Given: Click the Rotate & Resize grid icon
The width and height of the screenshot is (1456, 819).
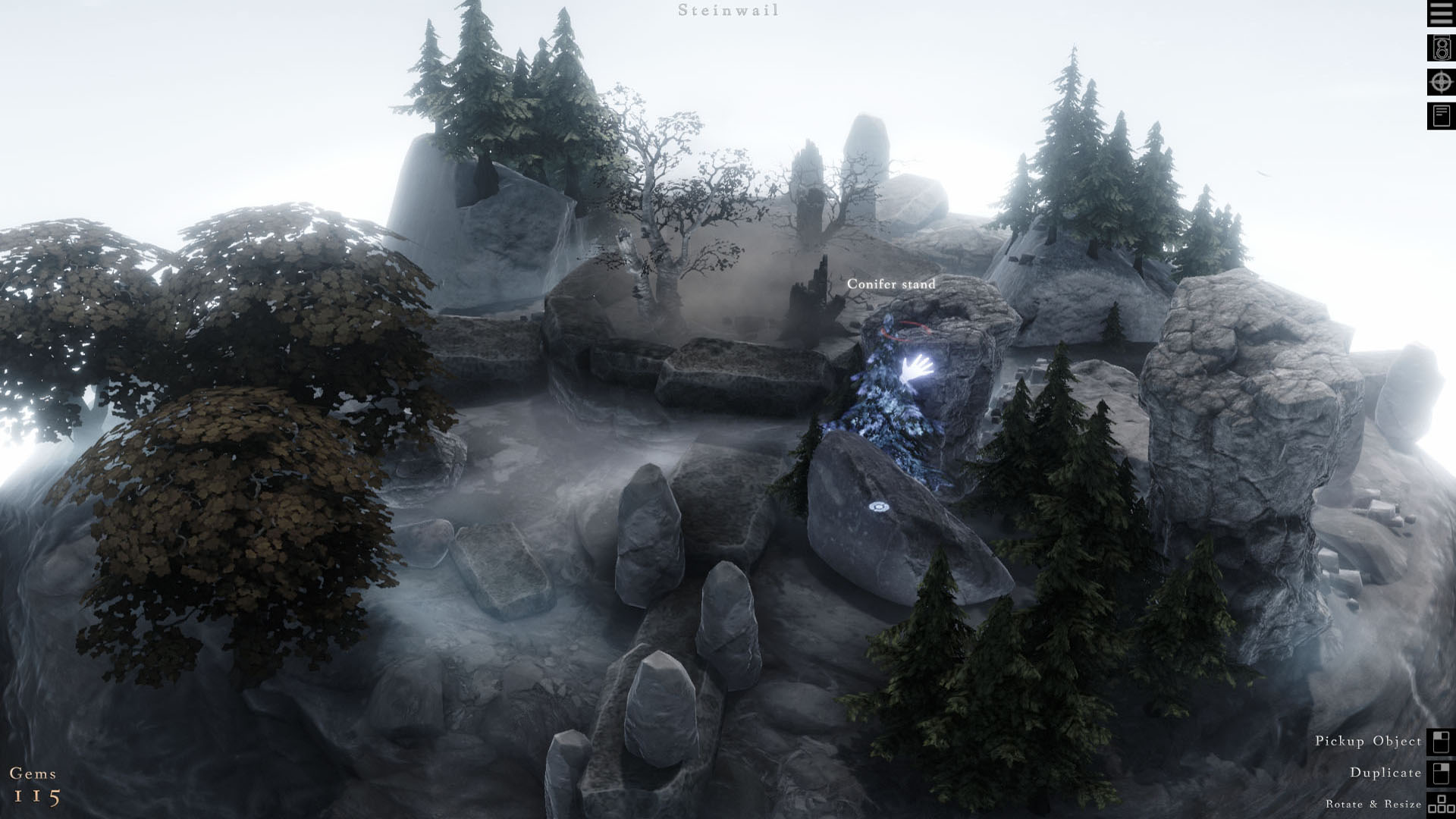Looking at the screenshot, I should [x=1440, y=806].
